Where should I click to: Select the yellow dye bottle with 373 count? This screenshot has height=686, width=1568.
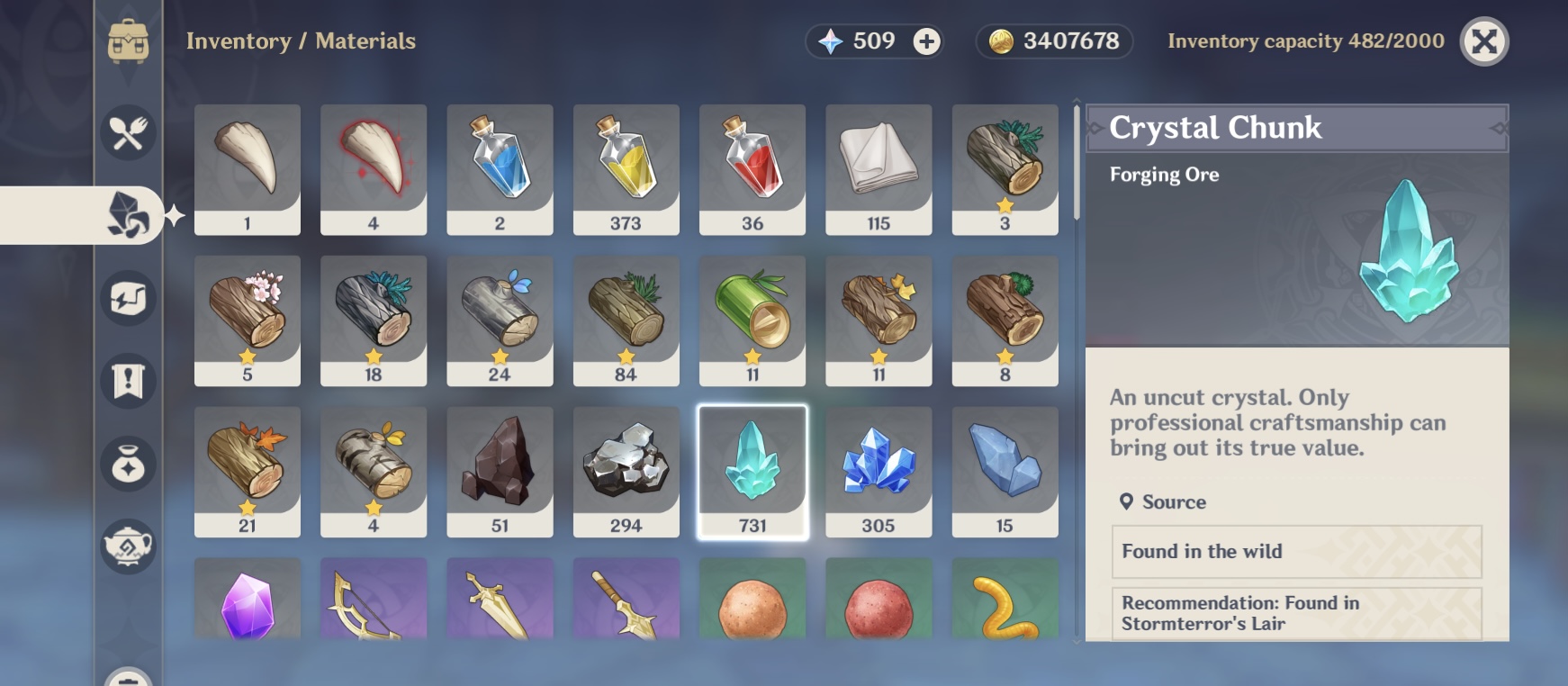[626, 167]
